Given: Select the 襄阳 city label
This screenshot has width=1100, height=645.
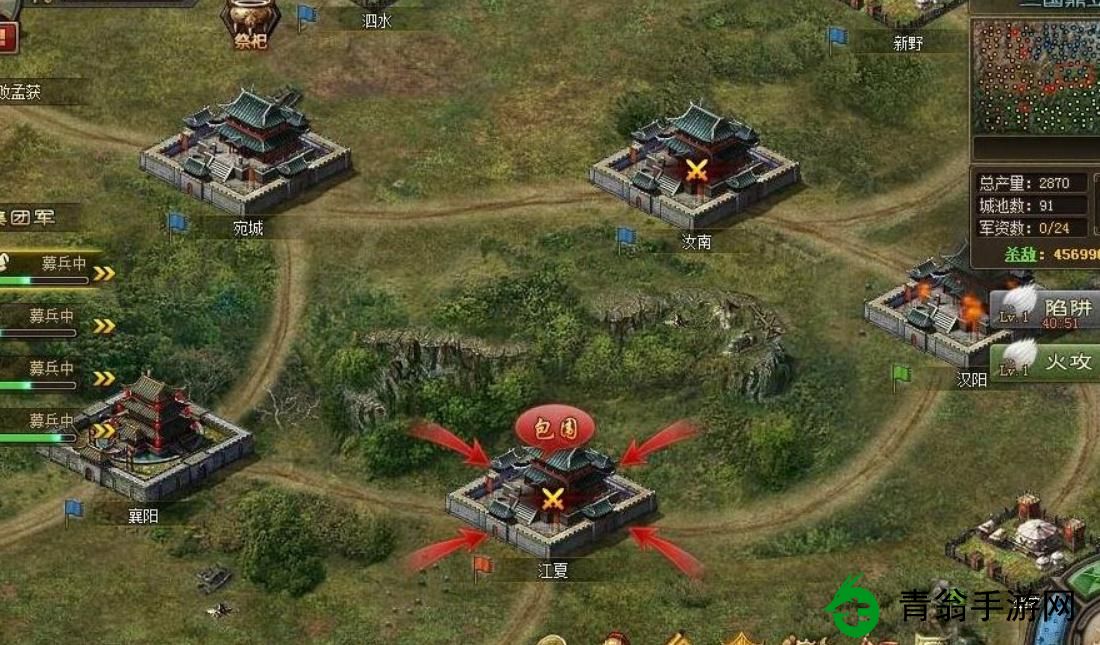Looking at the screenshot, I should pyautogui.click(x=143, y=516).
